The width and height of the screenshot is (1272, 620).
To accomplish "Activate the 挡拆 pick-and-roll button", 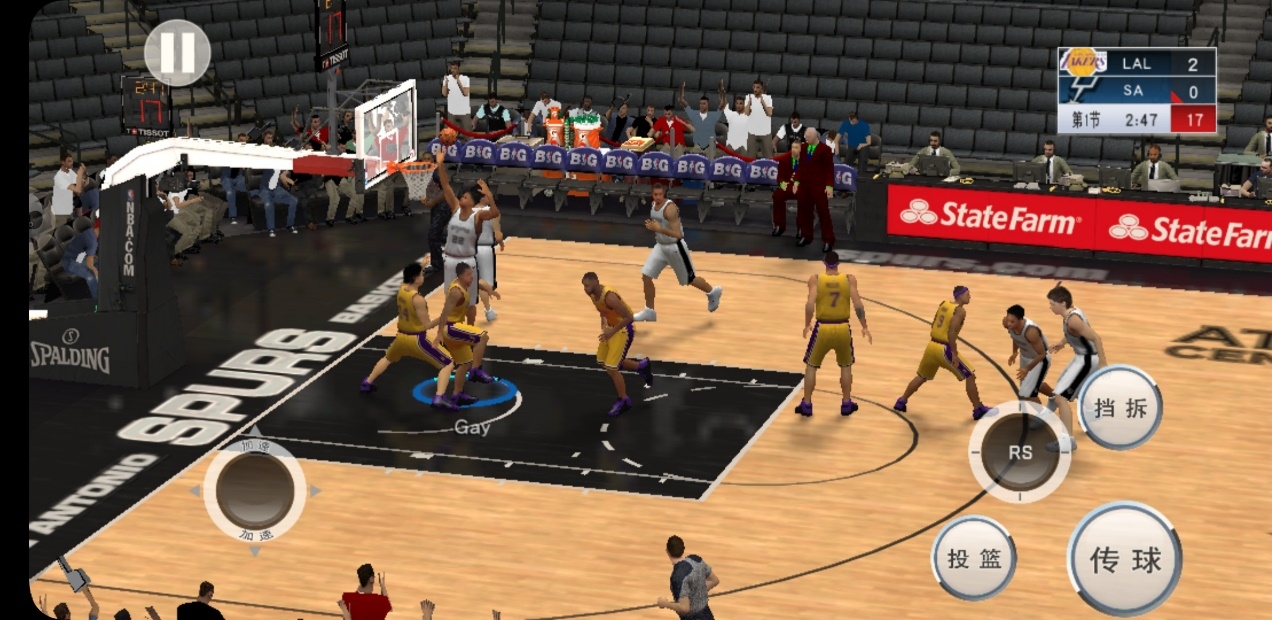I will (x=1120, y=407).
